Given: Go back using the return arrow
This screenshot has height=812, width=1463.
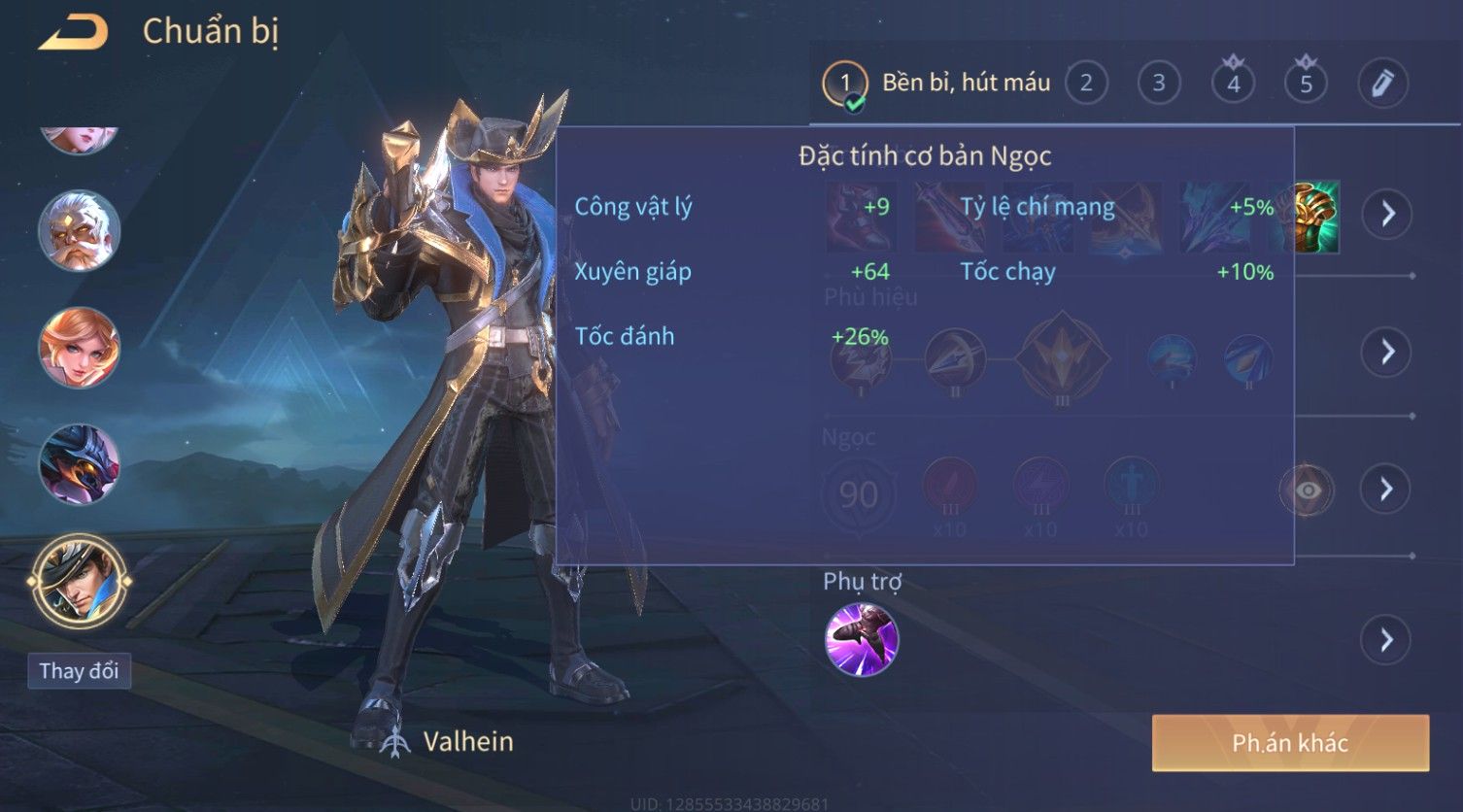Looking at the screenshot, I should (74, 33).
